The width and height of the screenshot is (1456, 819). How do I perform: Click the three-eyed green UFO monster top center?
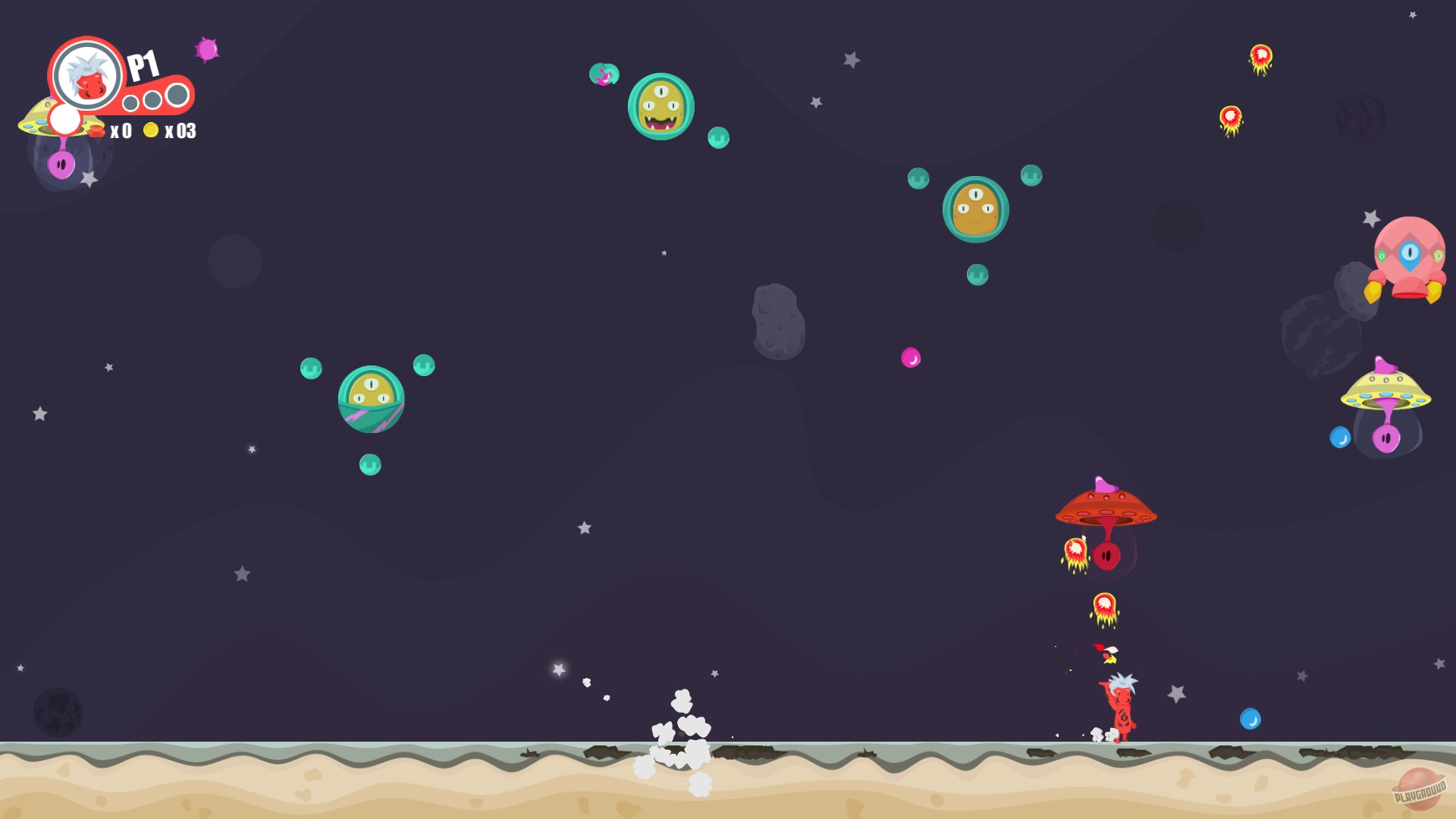click(x=661, y=106)
